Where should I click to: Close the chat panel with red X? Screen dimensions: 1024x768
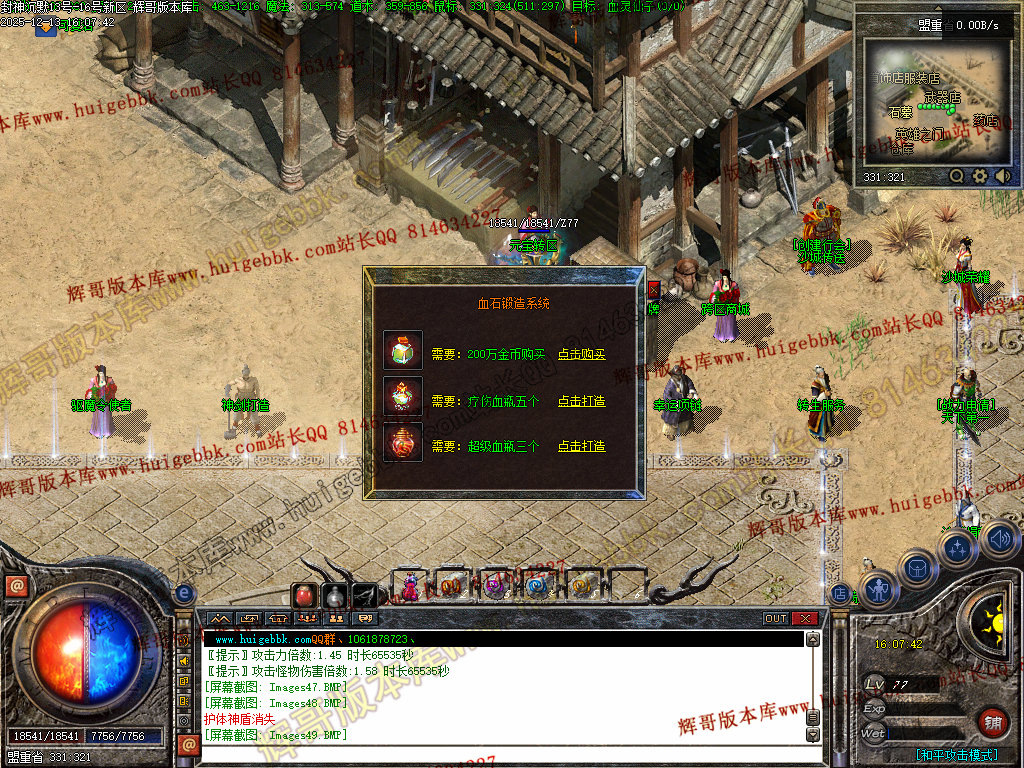[805, 618]
